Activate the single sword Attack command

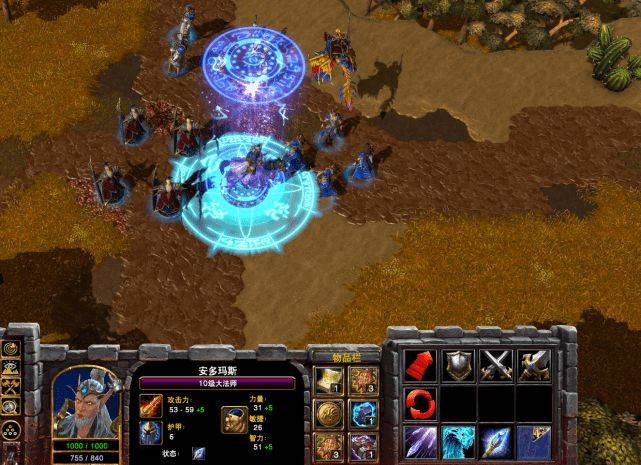coord(532,365)
